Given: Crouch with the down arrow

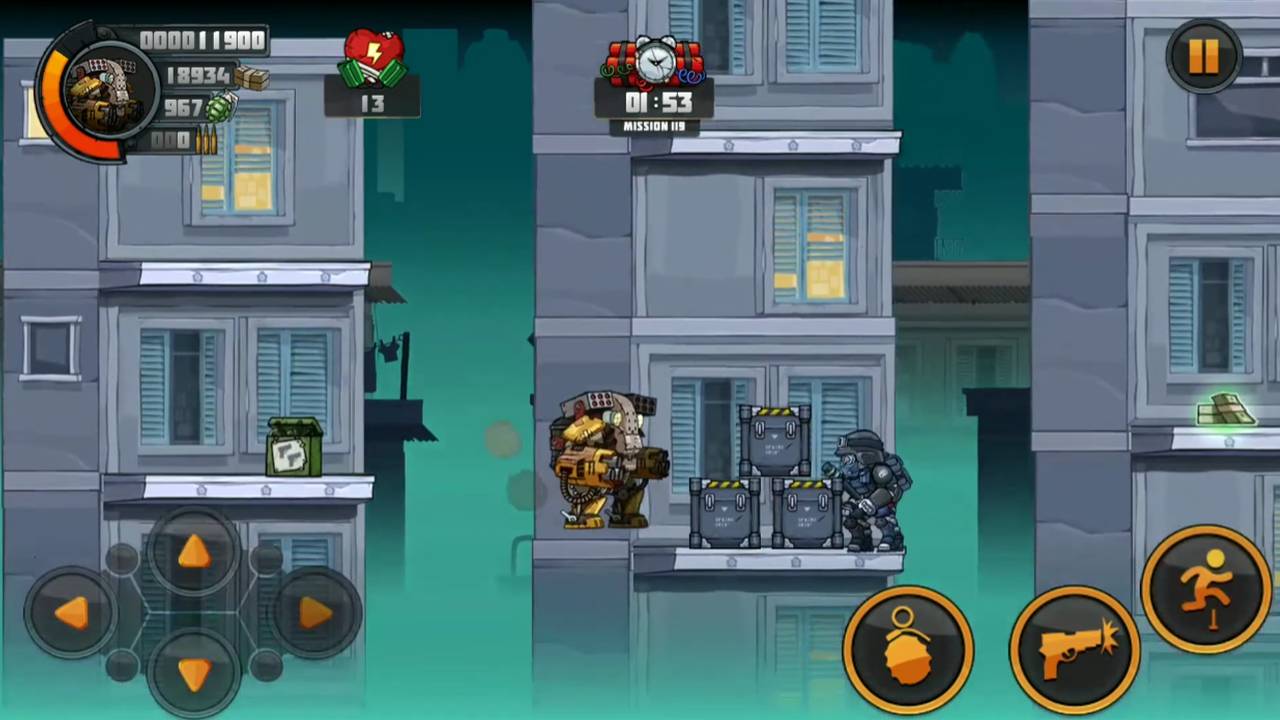Looking at the screenshot, I should pyautogui.click(x=193, y=672).
